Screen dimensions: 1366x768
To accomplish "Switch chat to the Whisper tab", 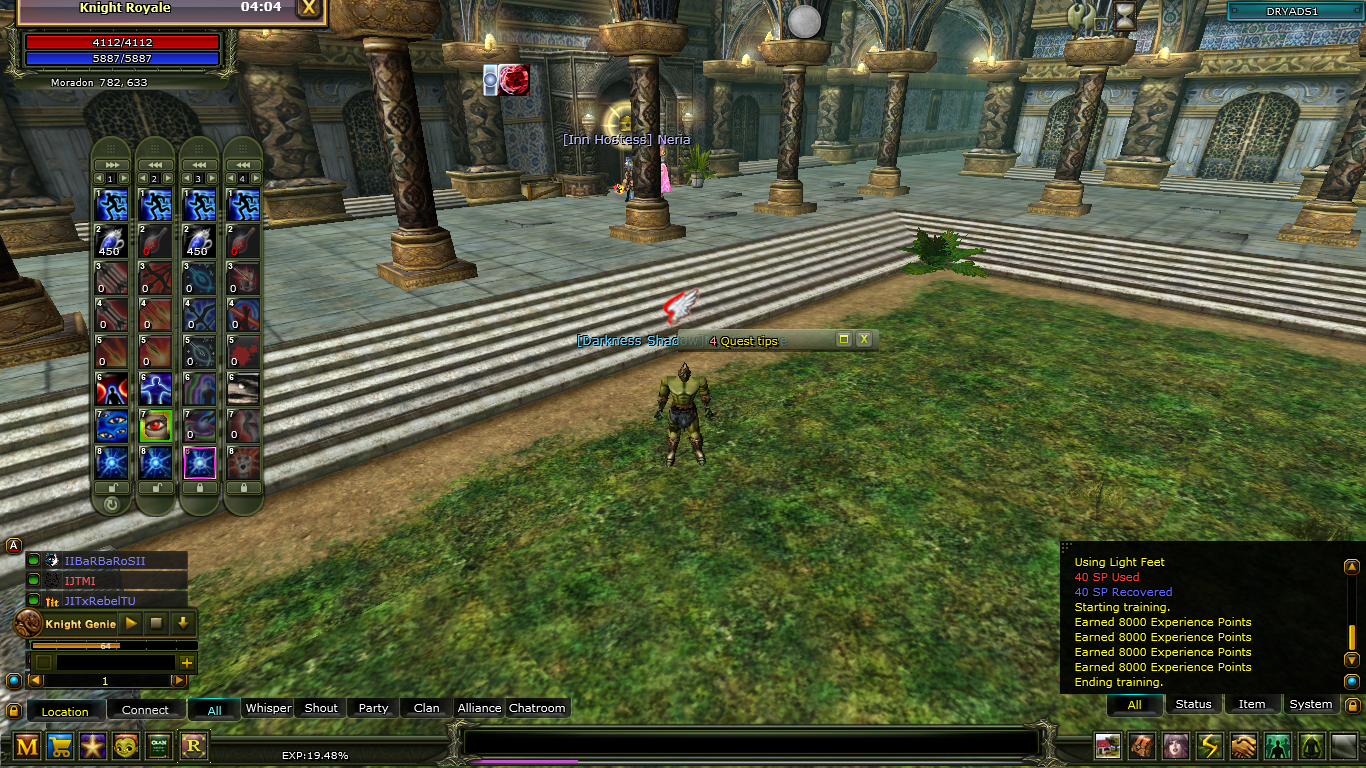I will coord(268,708).
